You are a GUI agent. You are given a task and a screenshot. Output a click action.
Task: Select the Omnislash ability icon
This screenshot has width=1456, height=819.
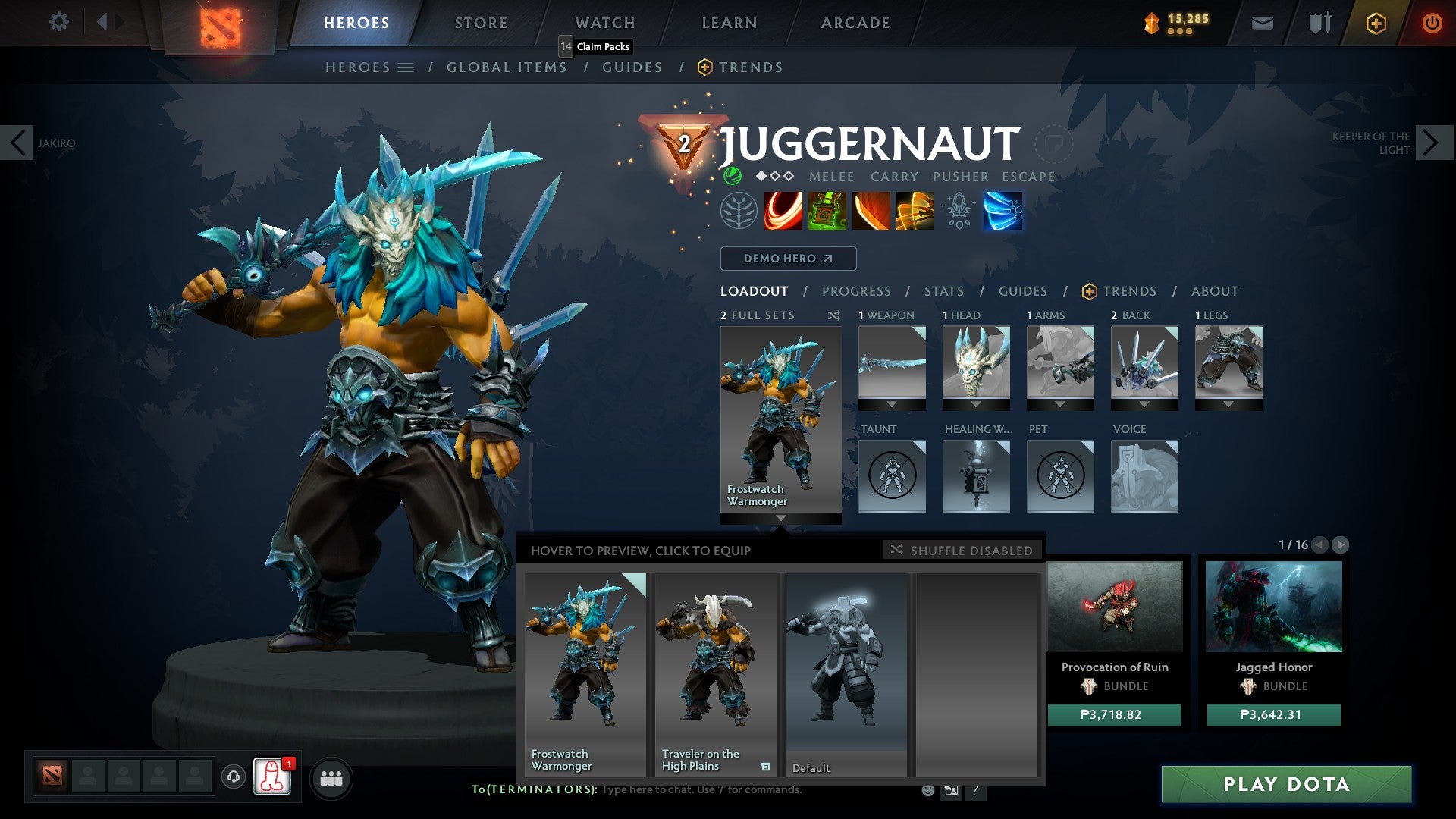pos(914,211)
